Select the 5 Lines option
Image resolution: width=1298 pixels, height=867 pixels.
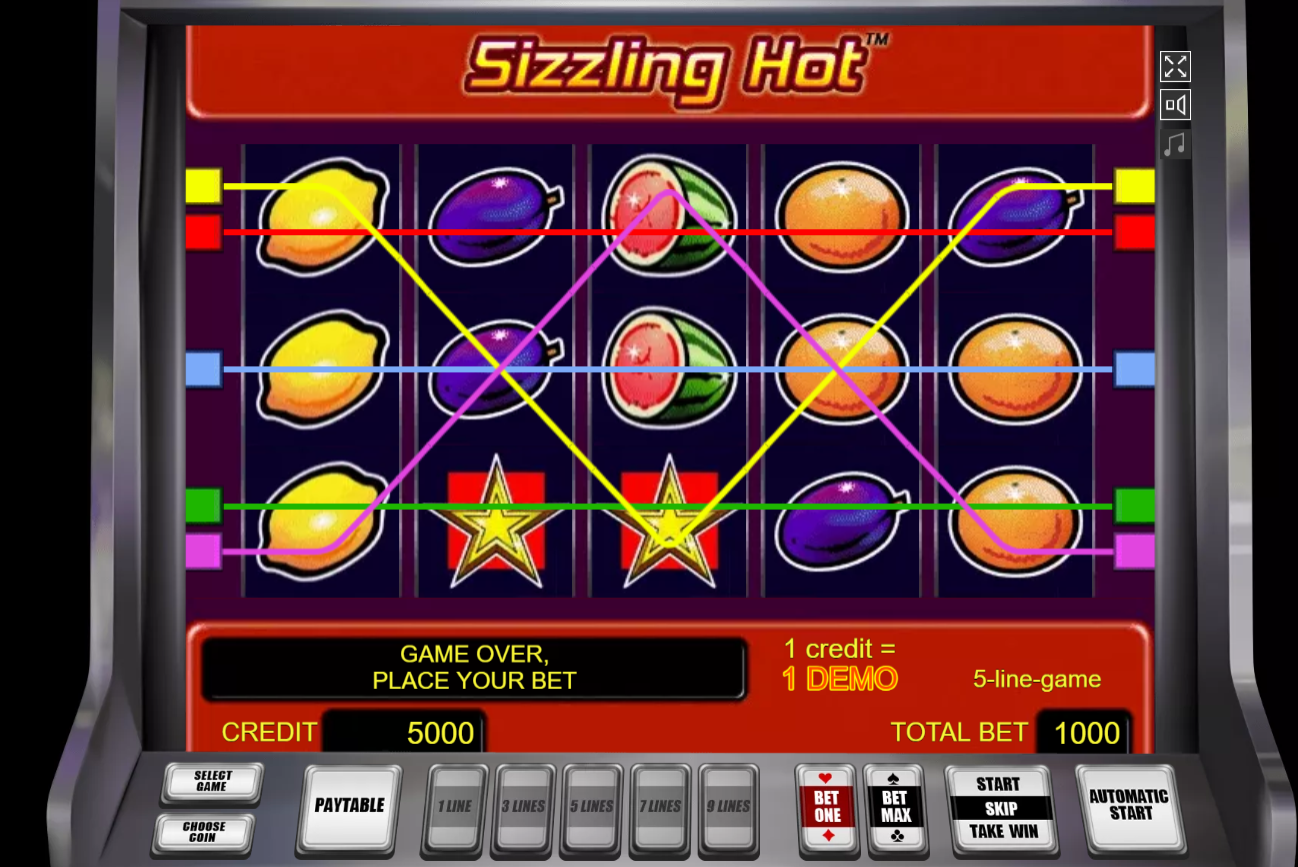[x=592, y=805]
